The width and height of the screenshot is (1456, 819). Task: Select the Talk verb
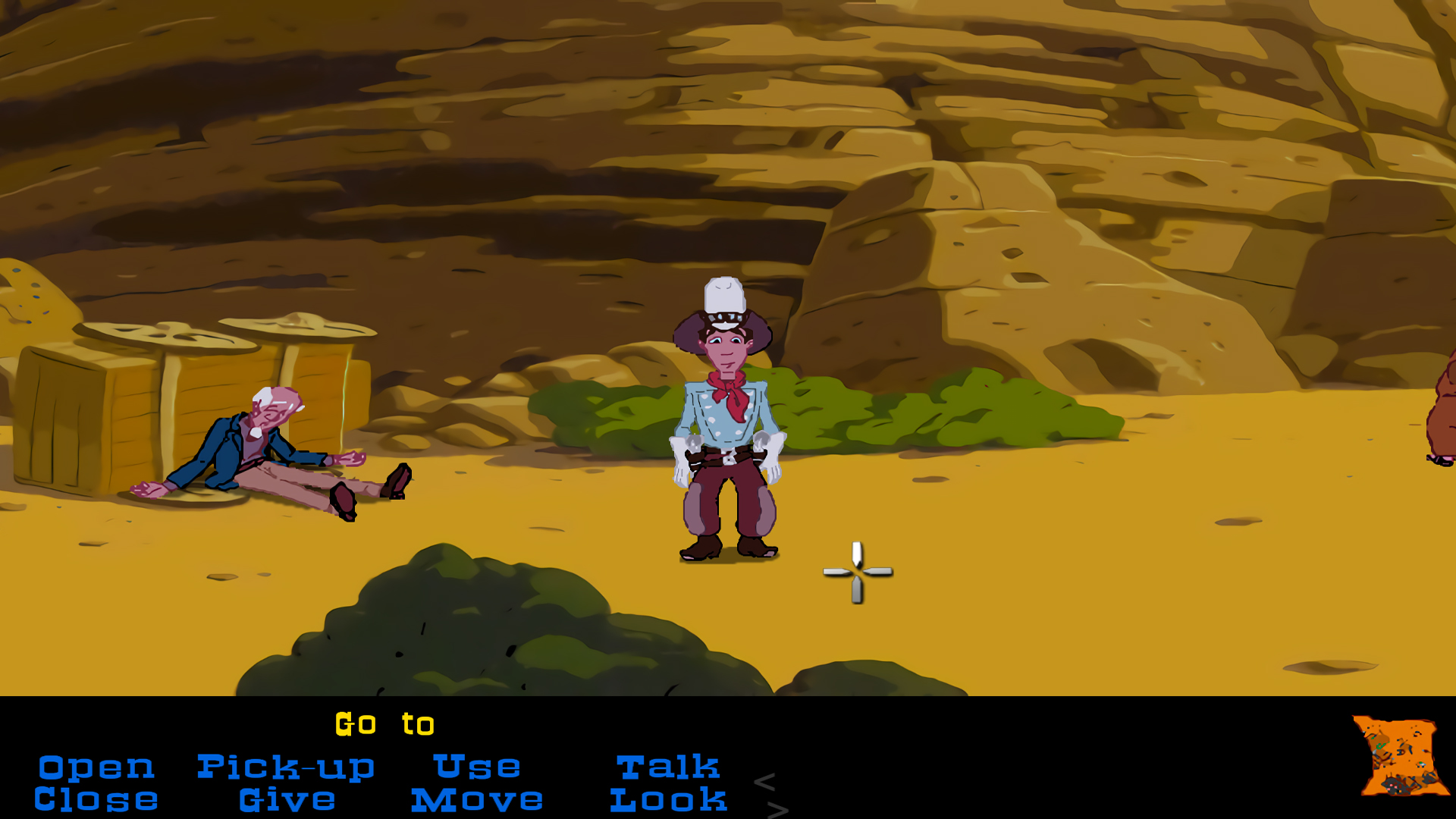point(668,766)
